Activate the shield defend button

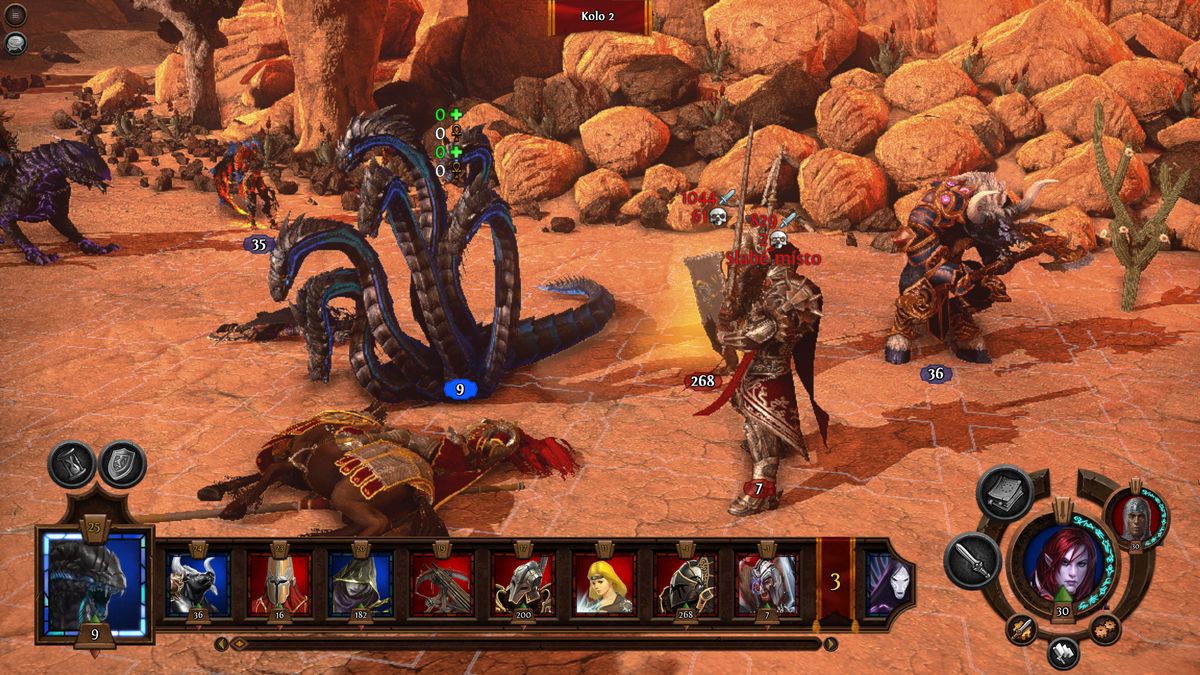tap(123, 464)
